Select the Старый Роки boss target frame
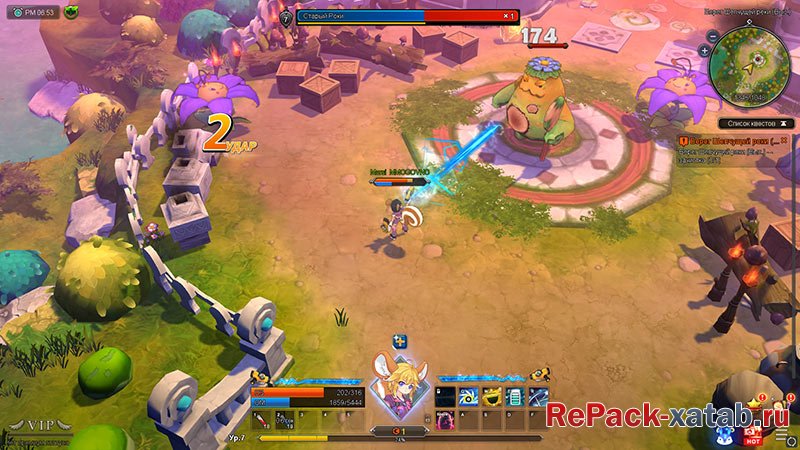Image resolution: width=800 pixels, height=450 pixels. point(400,17)
